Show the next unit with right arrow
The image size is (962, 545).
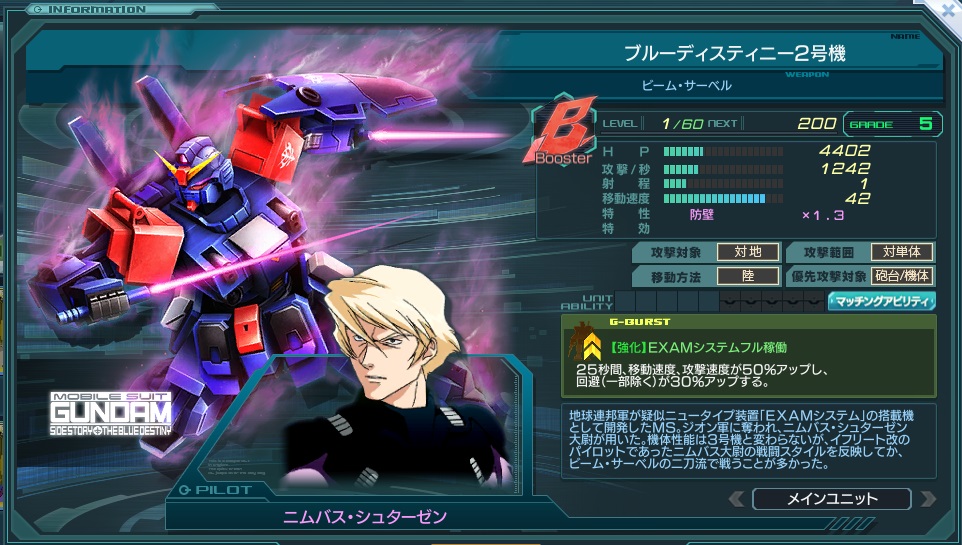tap(927, 499)
